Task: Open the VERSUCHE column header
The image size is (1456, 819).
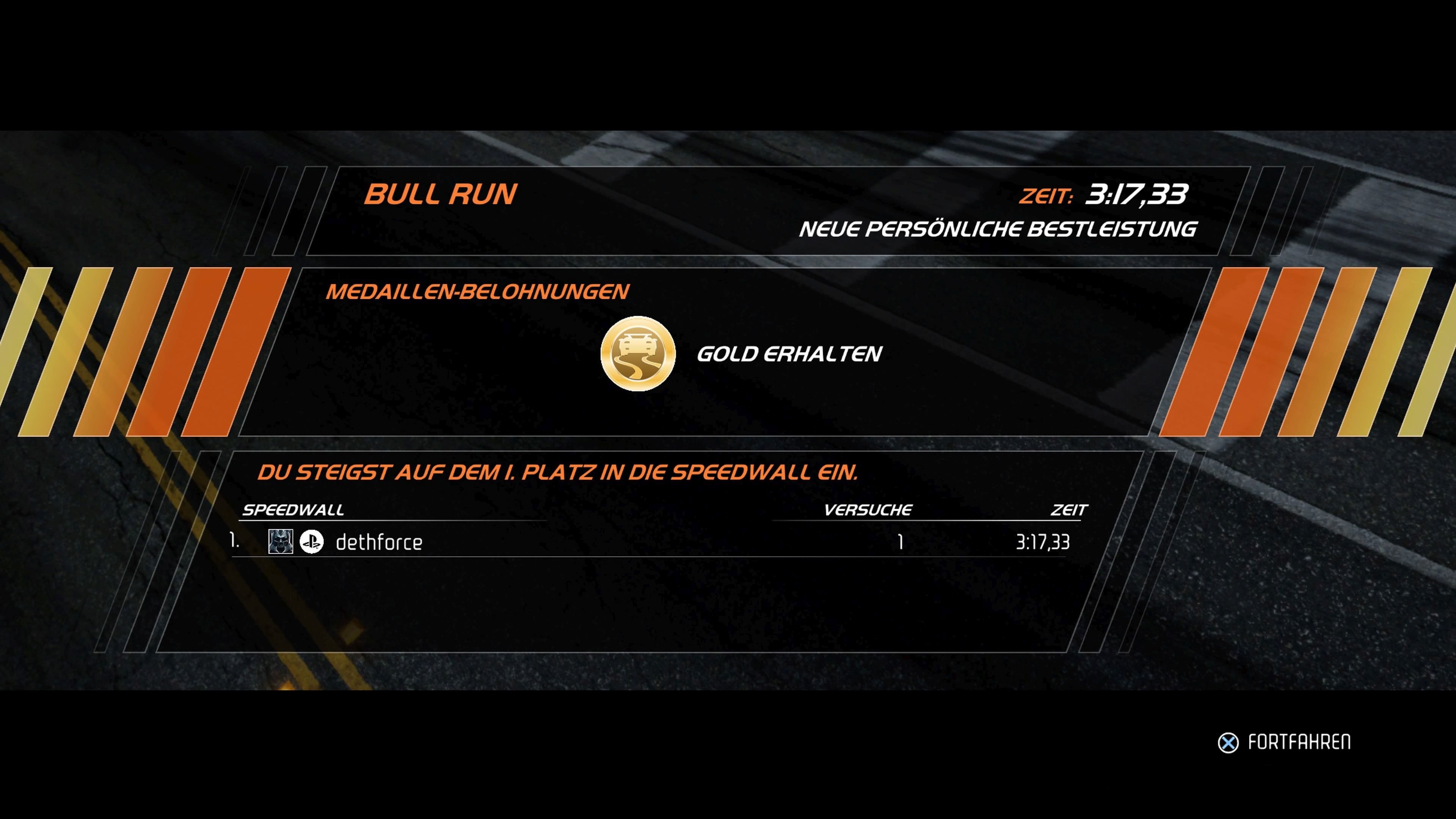Action: pyautogui.click(x=868, y=509)
